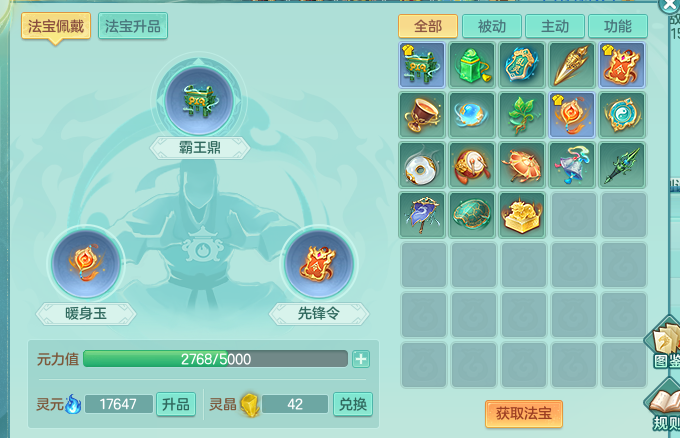This screenshot has width=680, height=438.
Task: Exchange 灵晶 via the 兑换 button
Action: pyautogui.click(x=352, y=404)
